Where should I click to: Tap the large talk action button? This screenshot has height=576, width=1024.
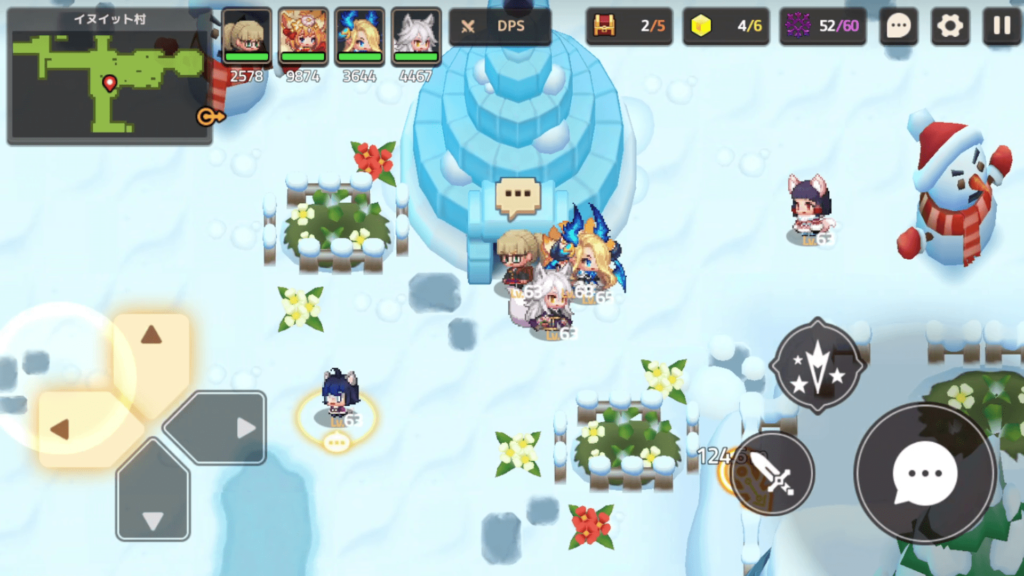(925, 474)
